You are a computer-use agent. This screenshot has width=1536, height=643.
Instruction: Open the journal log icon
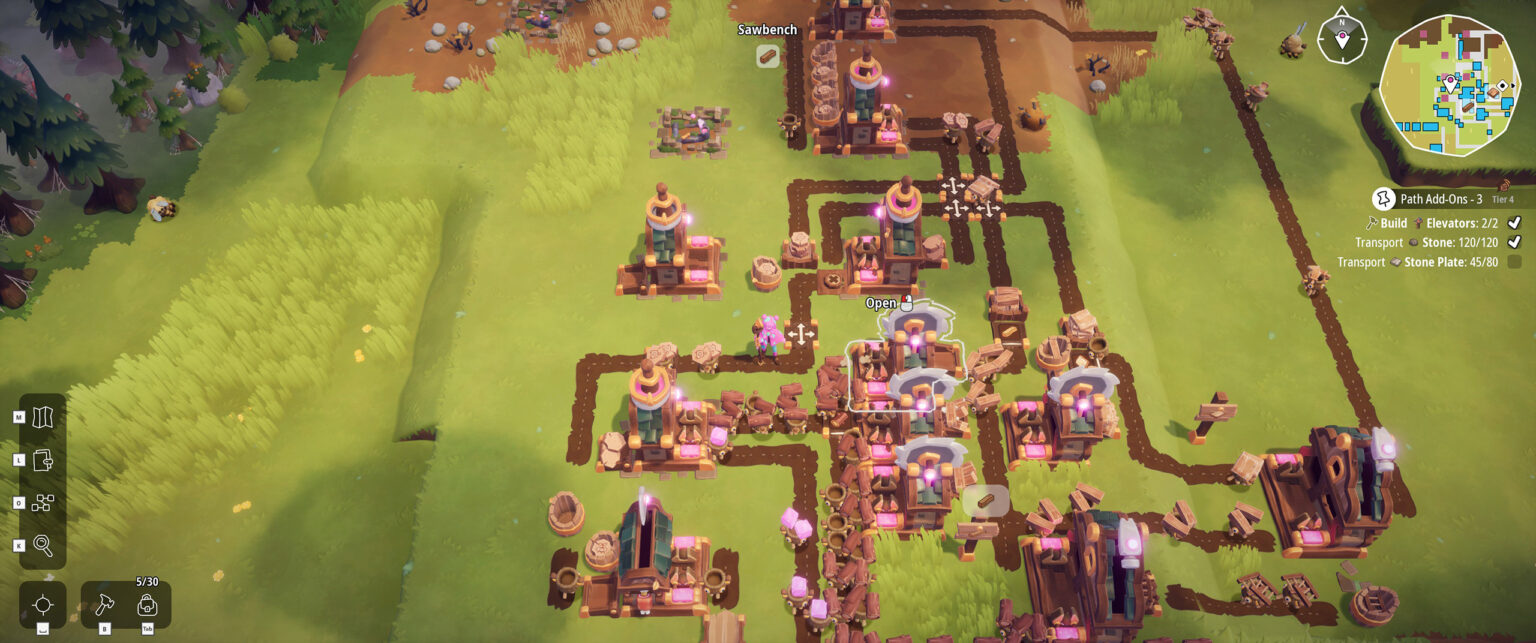pyautogui.click(x=43, y=461)
